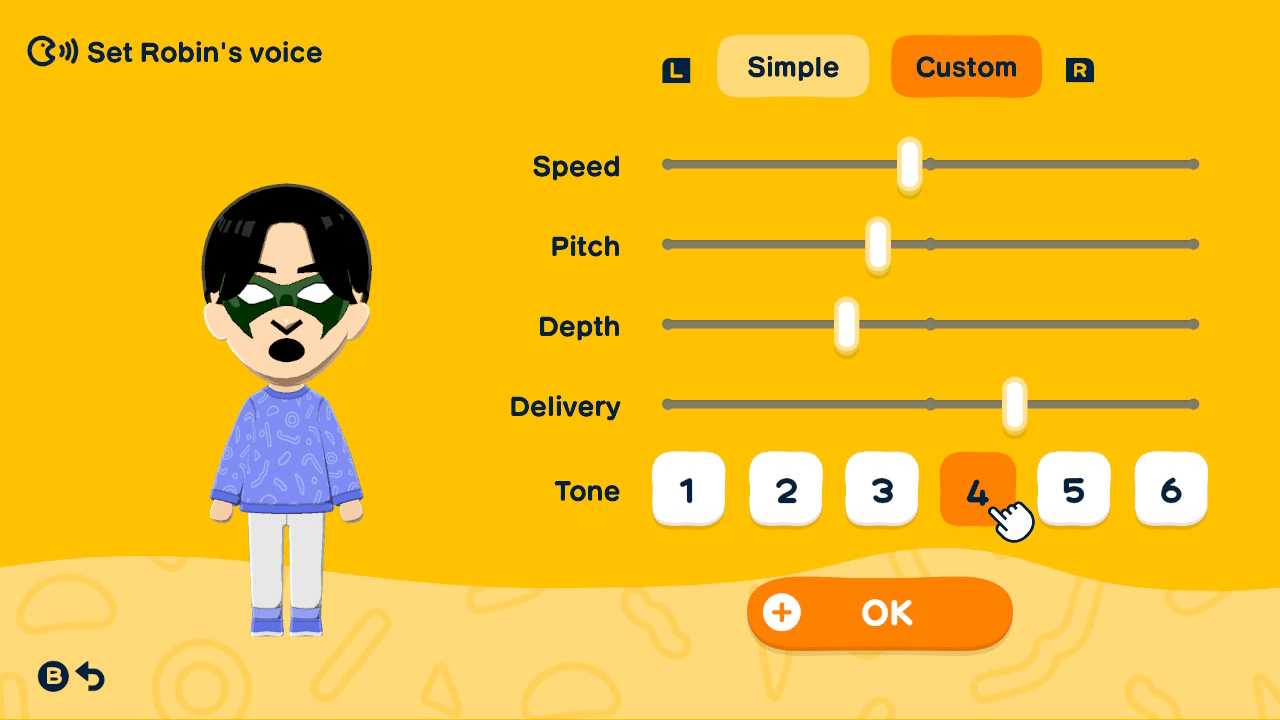
Task: Switch to the Simple tab
Action: (793, 66)
